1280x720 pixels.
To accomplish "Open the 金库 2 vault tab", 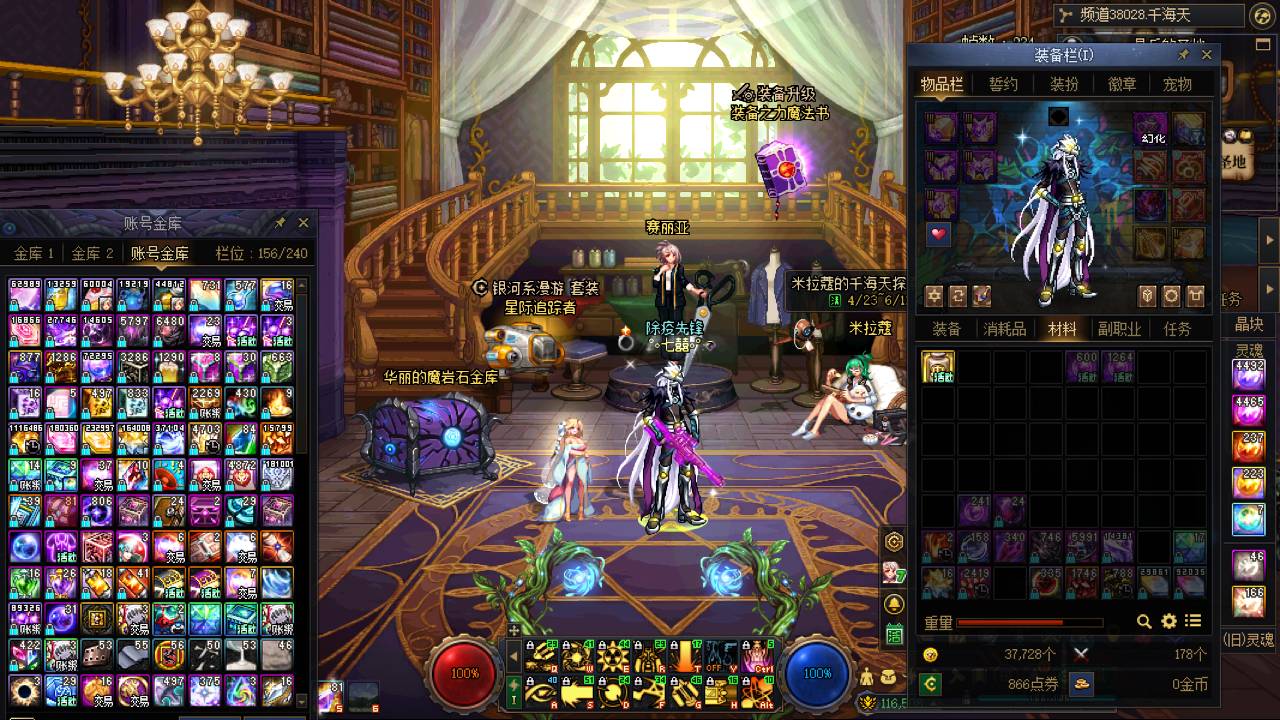I will coord(92,254).
